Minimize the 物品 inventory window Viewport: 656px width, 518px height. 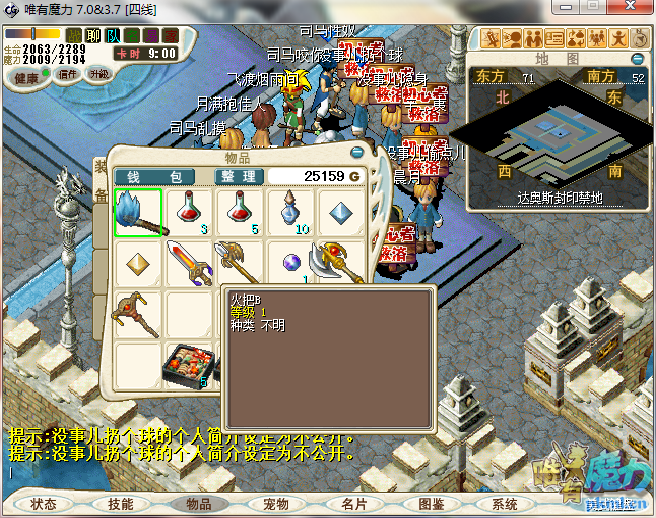point(357,153)
